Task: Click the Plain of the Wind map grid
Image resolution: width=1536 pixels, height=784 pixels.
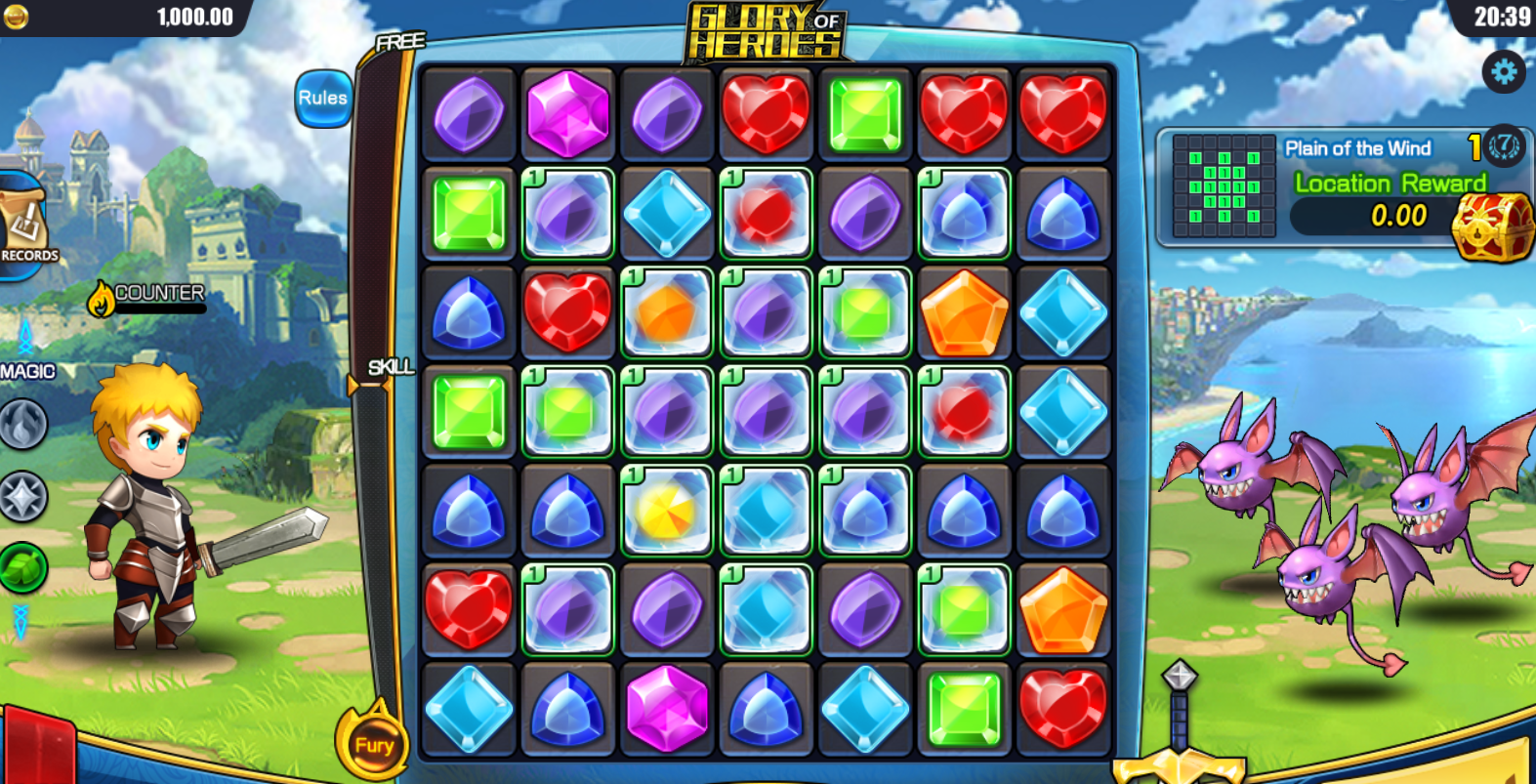Action: [x=1224, y=186]
